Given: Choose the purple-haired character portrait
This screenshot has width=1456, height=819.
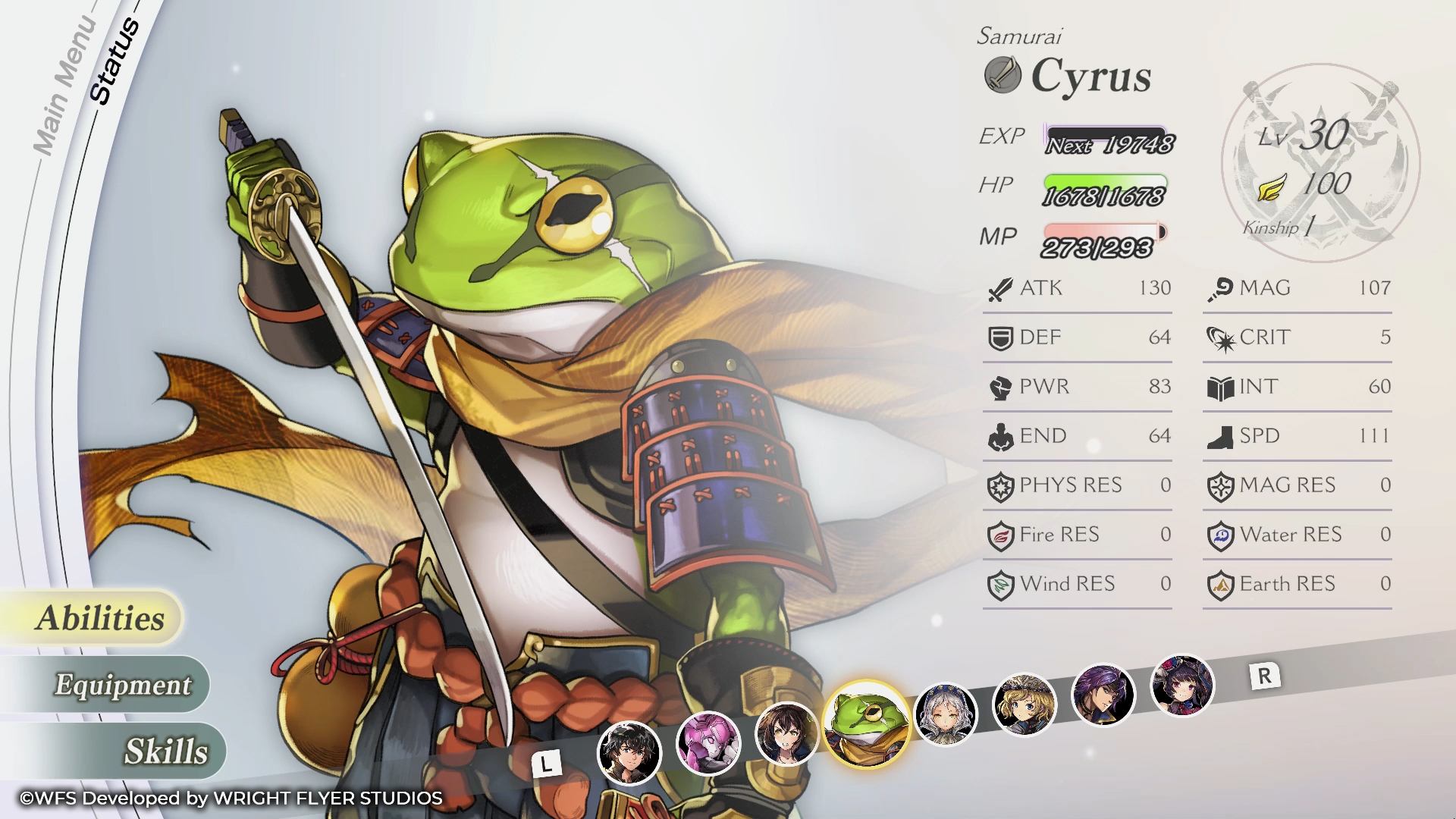Looking at the screenshot, I should pos(1103,695).
